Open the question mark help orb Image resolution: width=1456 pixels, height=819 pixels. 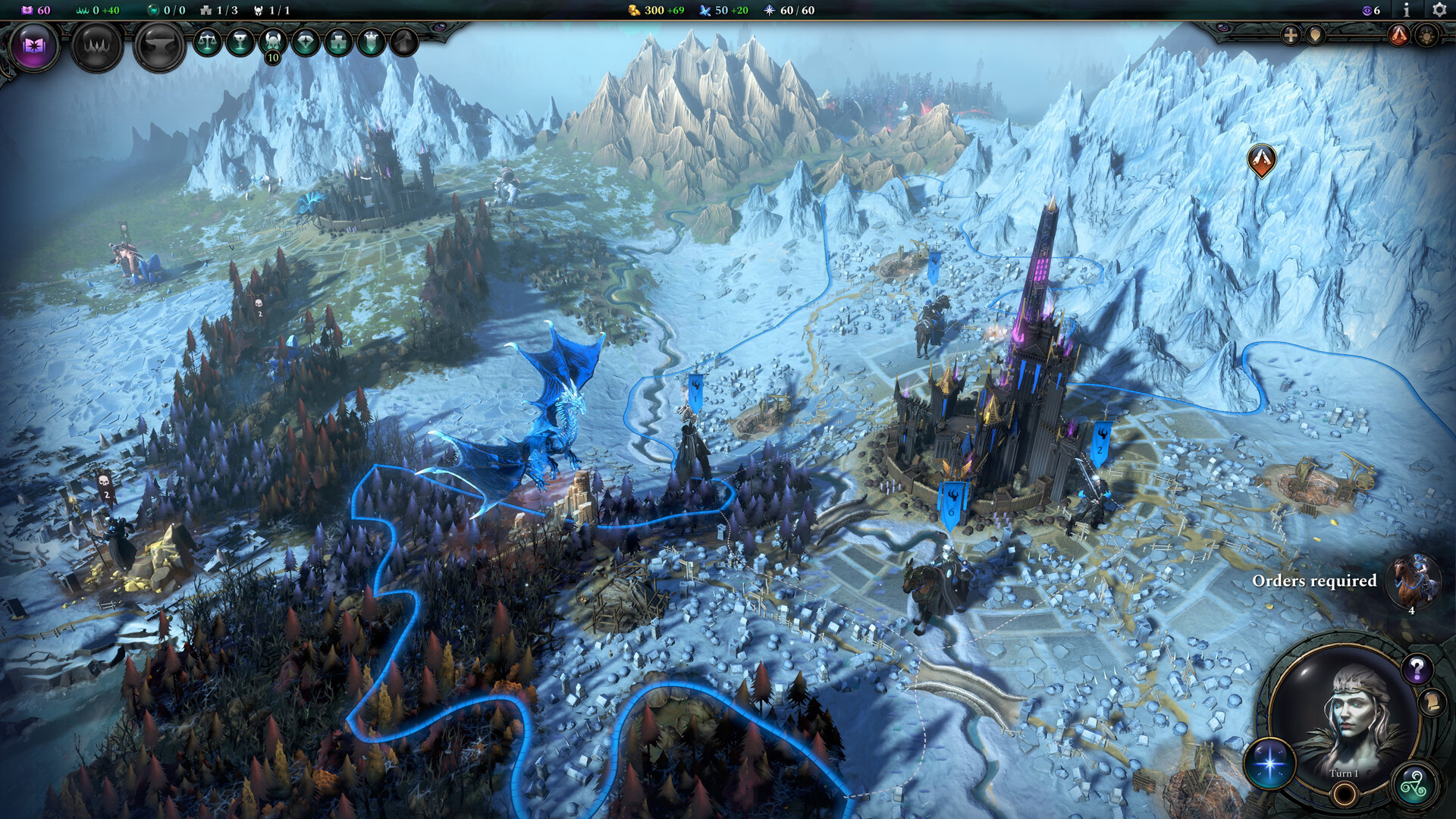point(1416,670)
